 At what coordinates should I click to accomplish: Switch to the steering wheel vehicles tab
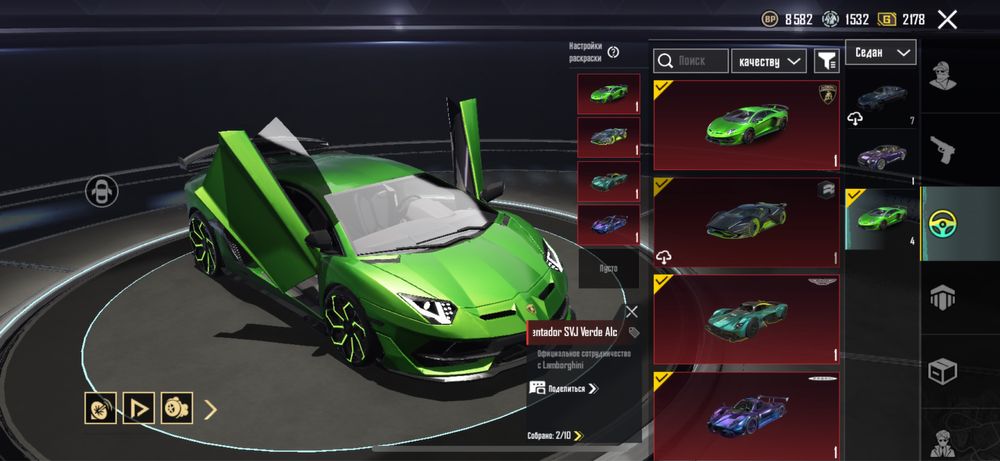(x=959, y=223)
